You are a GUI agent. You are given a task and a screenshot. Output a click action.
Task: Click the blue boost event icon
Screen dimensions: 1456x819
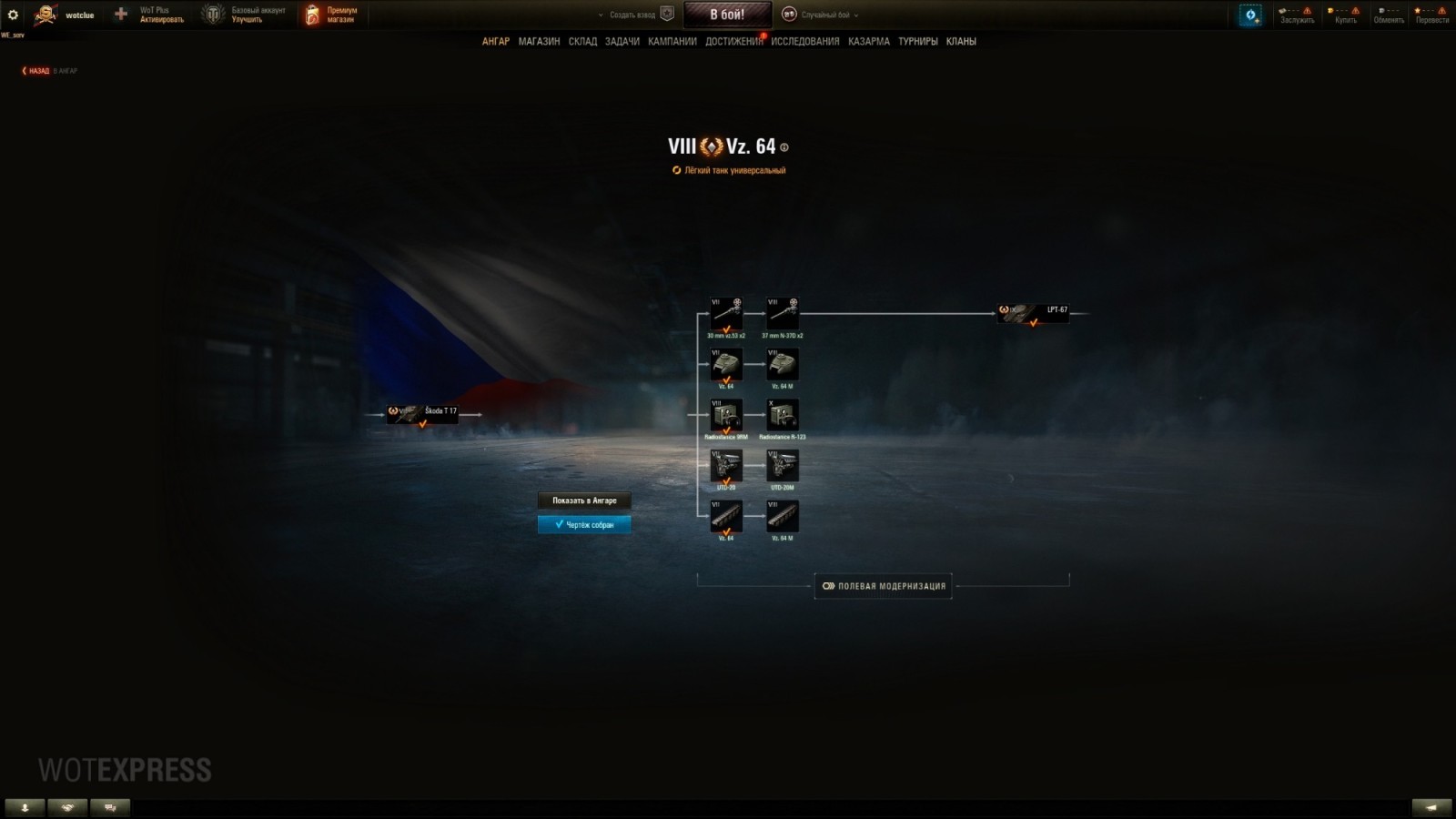tap(1249, 15)
